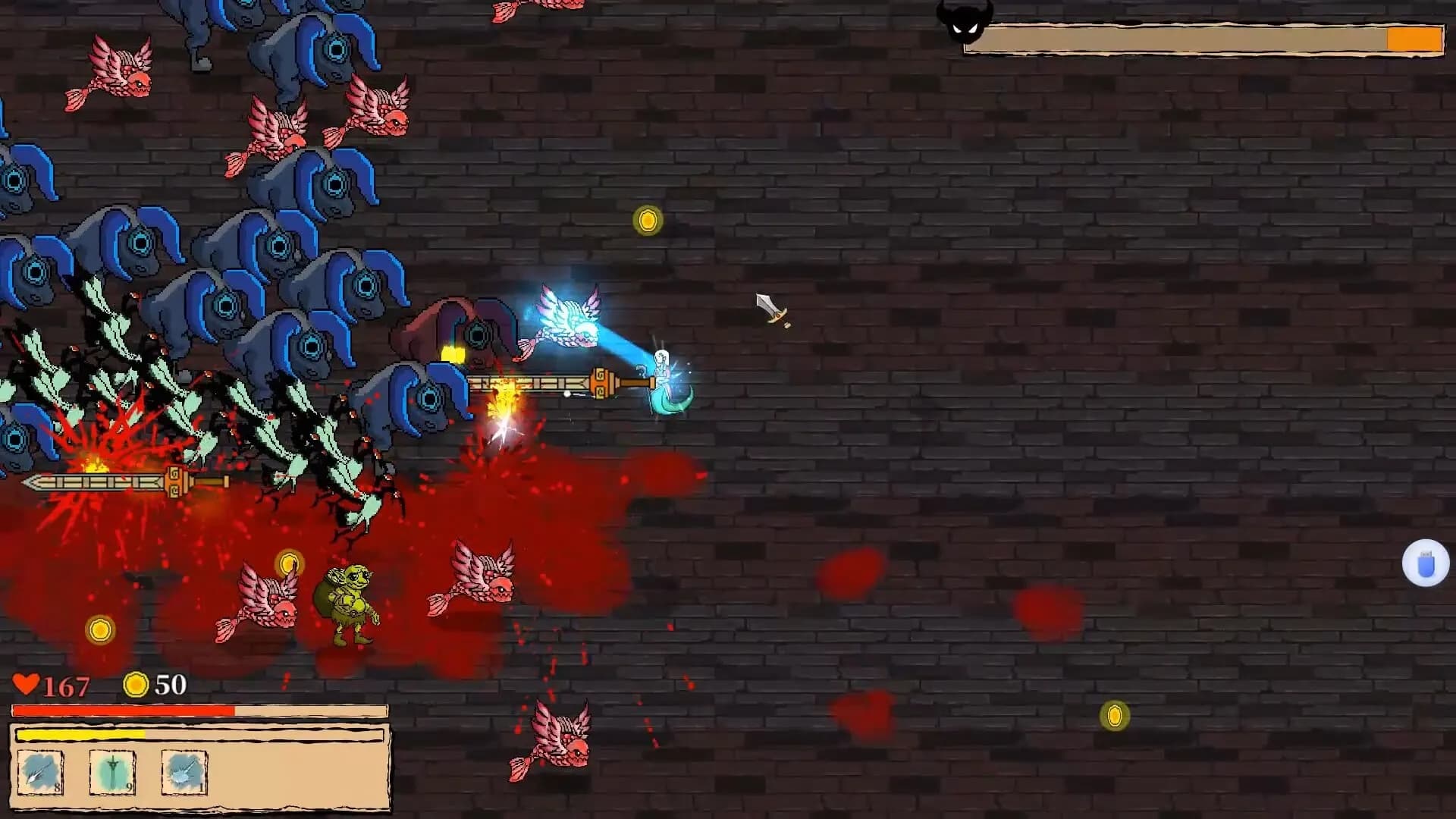Click the horned demon boss icon
Viewport: 1456px width, 819px height.
pos(965,23)
